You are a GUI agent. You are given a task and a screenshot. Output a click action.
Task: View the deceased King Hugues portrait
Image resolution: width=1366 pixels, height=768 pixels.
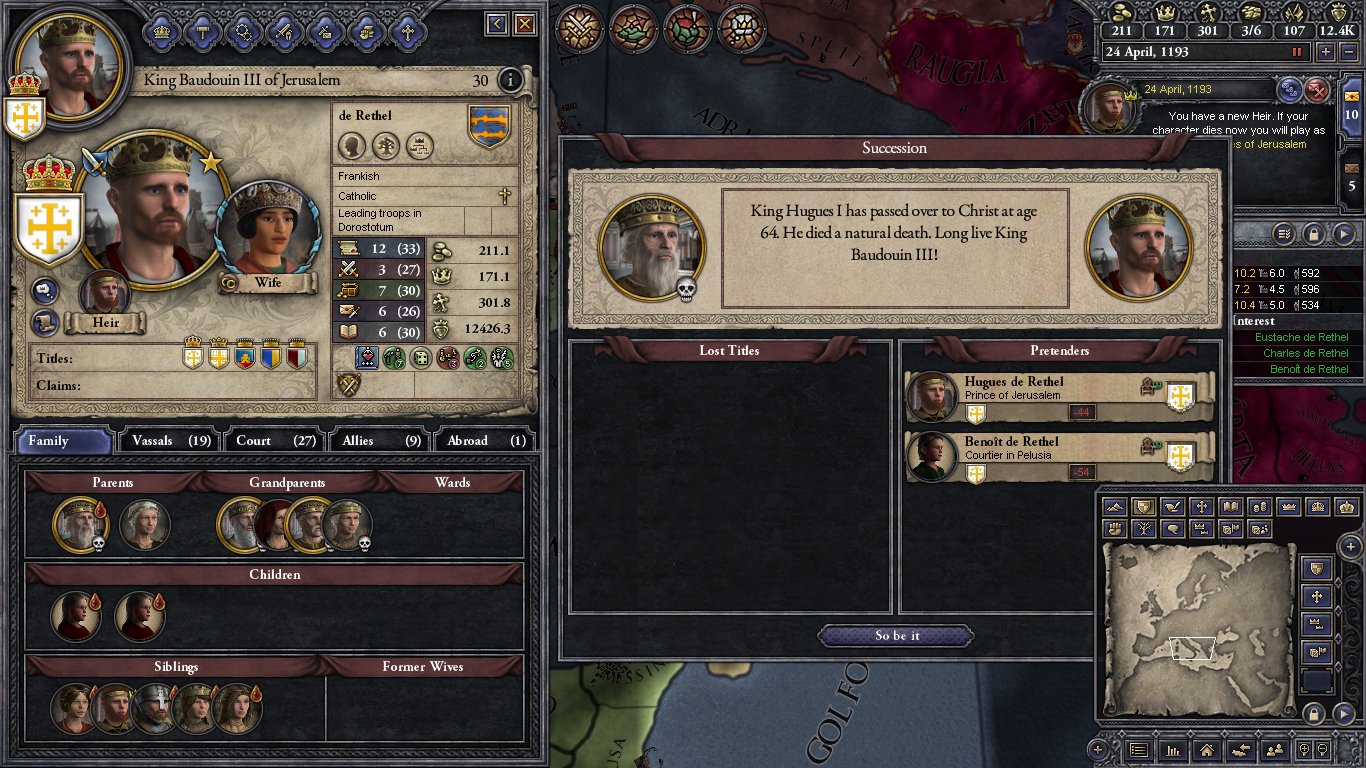[x=652, y=248]
